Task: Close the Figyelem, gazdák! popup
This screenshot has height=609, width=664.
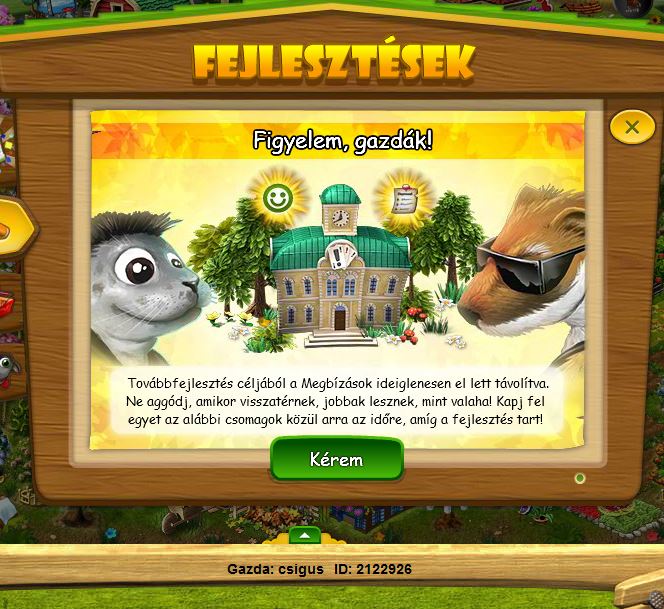Action: [632, 127]
